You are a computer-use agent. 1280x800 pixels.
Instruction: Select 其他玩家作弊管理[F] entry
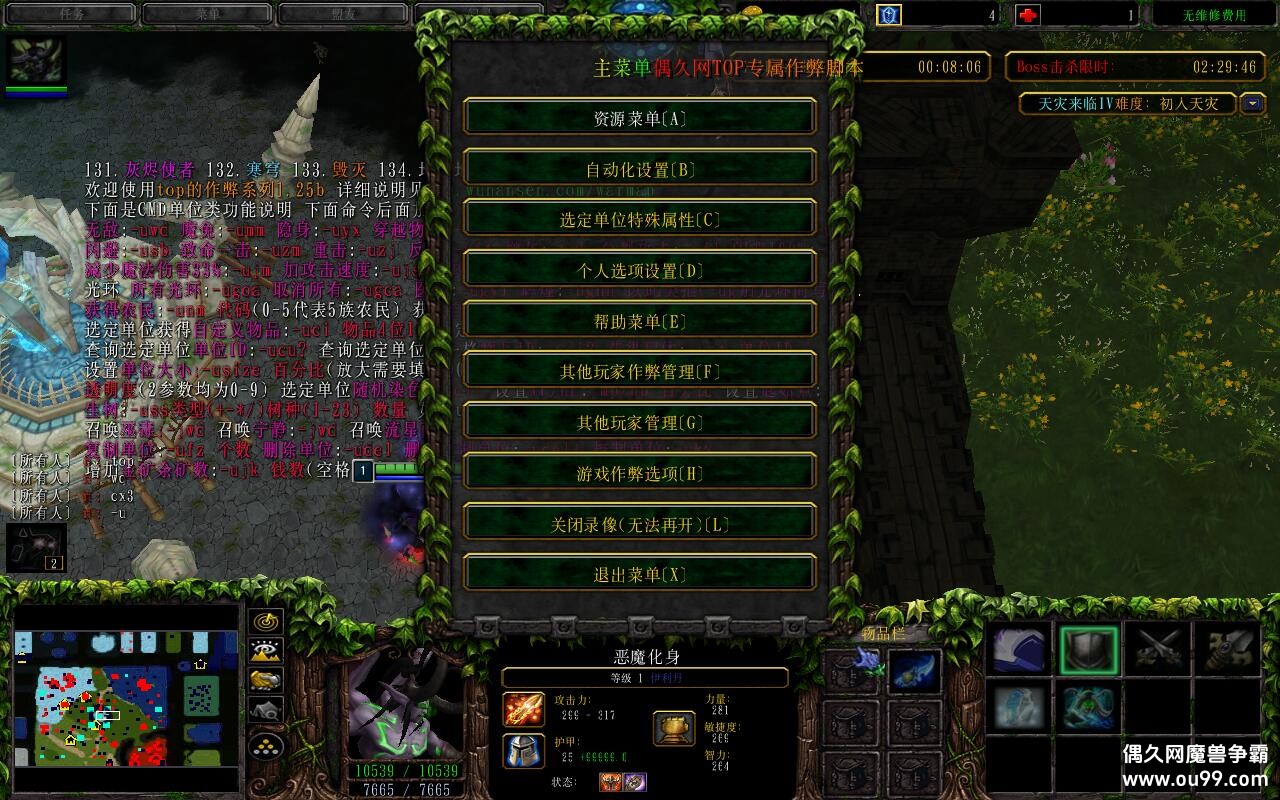[x=640, y=372]
